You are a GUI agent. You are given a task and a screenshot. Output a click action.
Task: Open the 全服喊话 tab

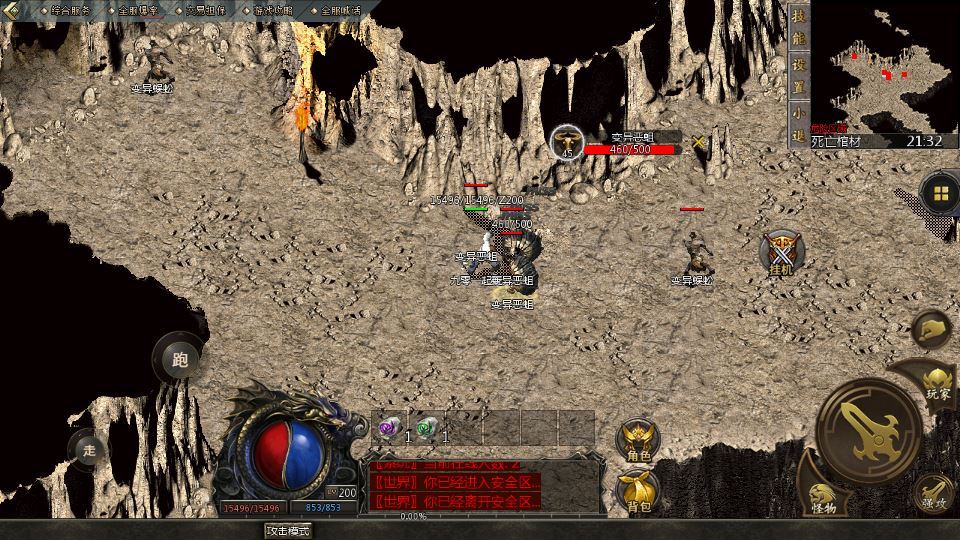pyautogui.click(x=340, y=10)
